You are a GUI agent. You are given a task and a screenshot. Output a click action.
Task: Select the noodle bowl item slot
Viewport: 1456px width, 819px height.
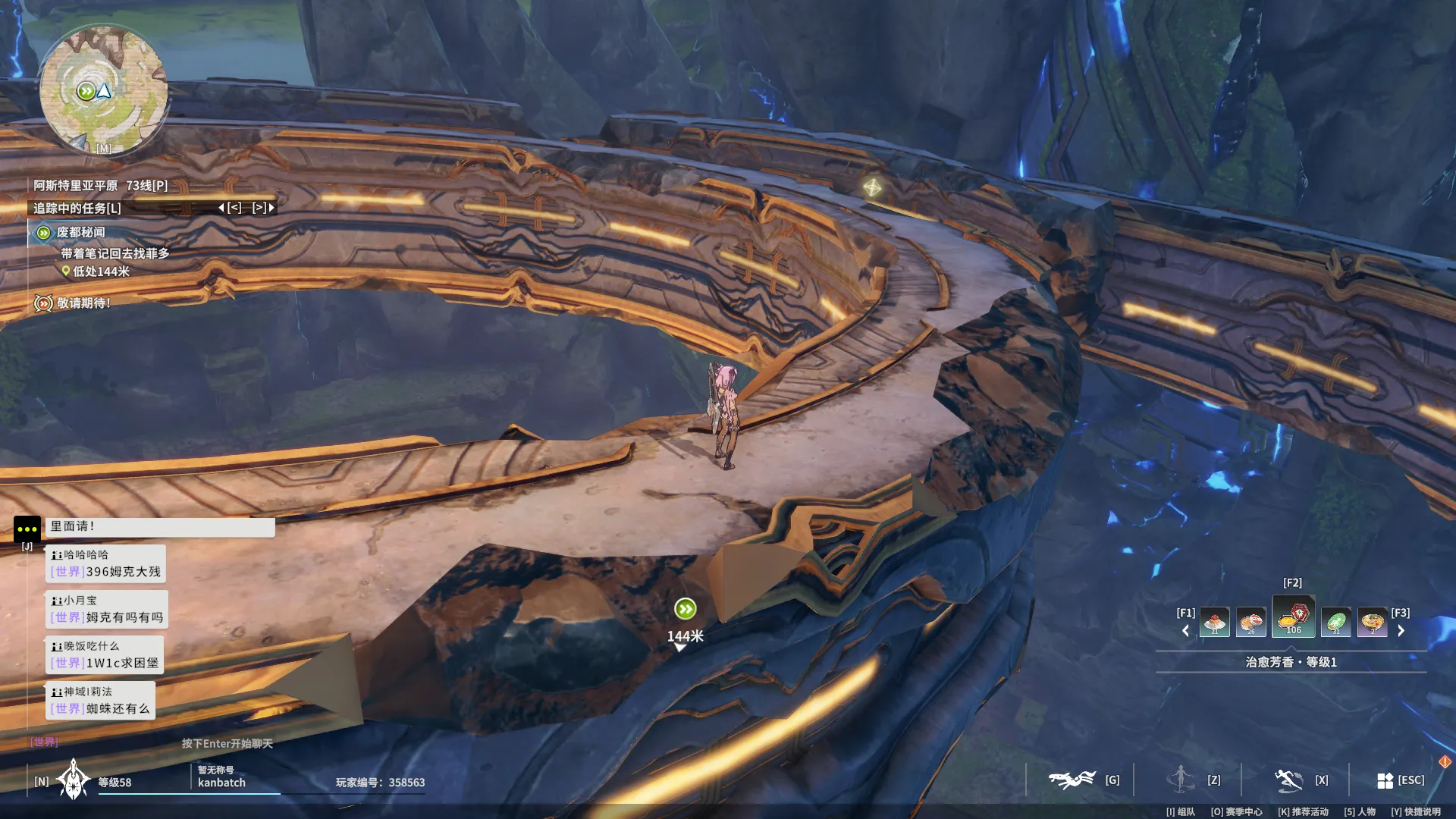[x=1372, y=623]
